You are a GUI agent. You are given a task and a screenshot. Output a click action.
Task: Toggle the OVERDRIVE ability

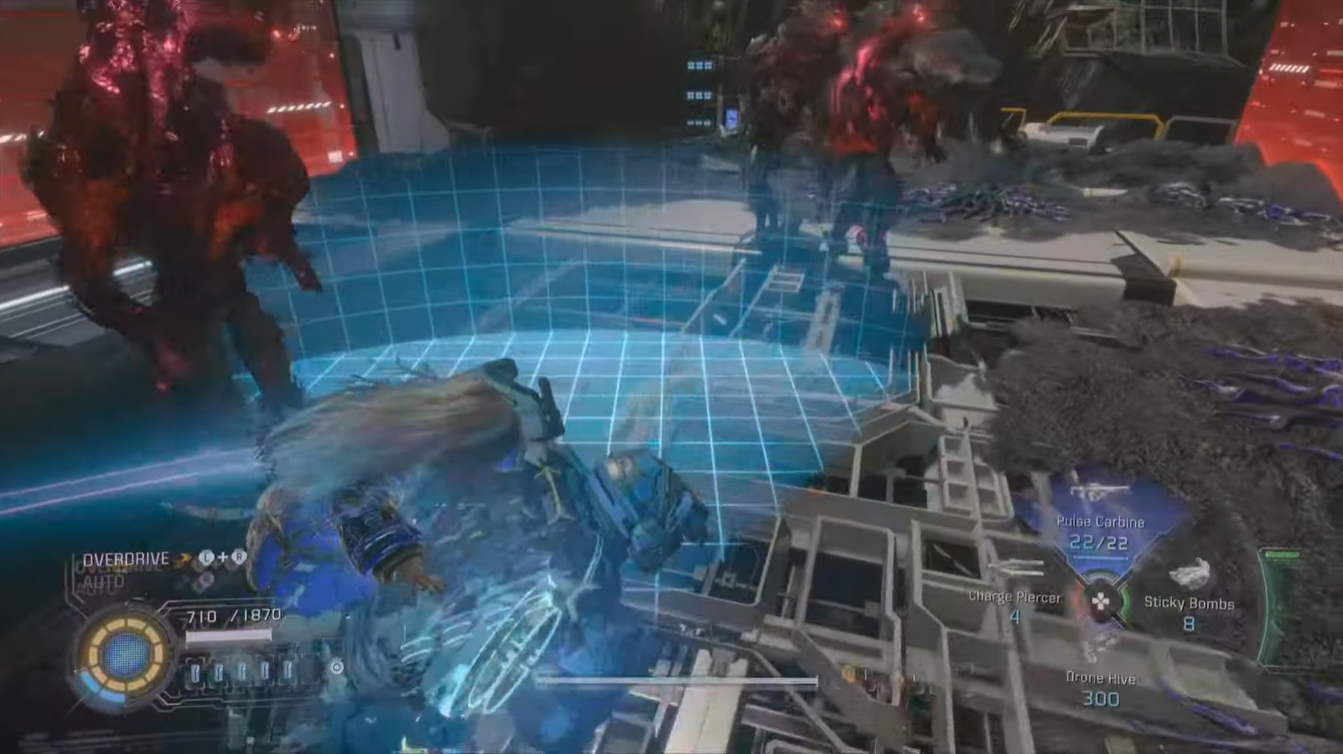coord(124,557)
